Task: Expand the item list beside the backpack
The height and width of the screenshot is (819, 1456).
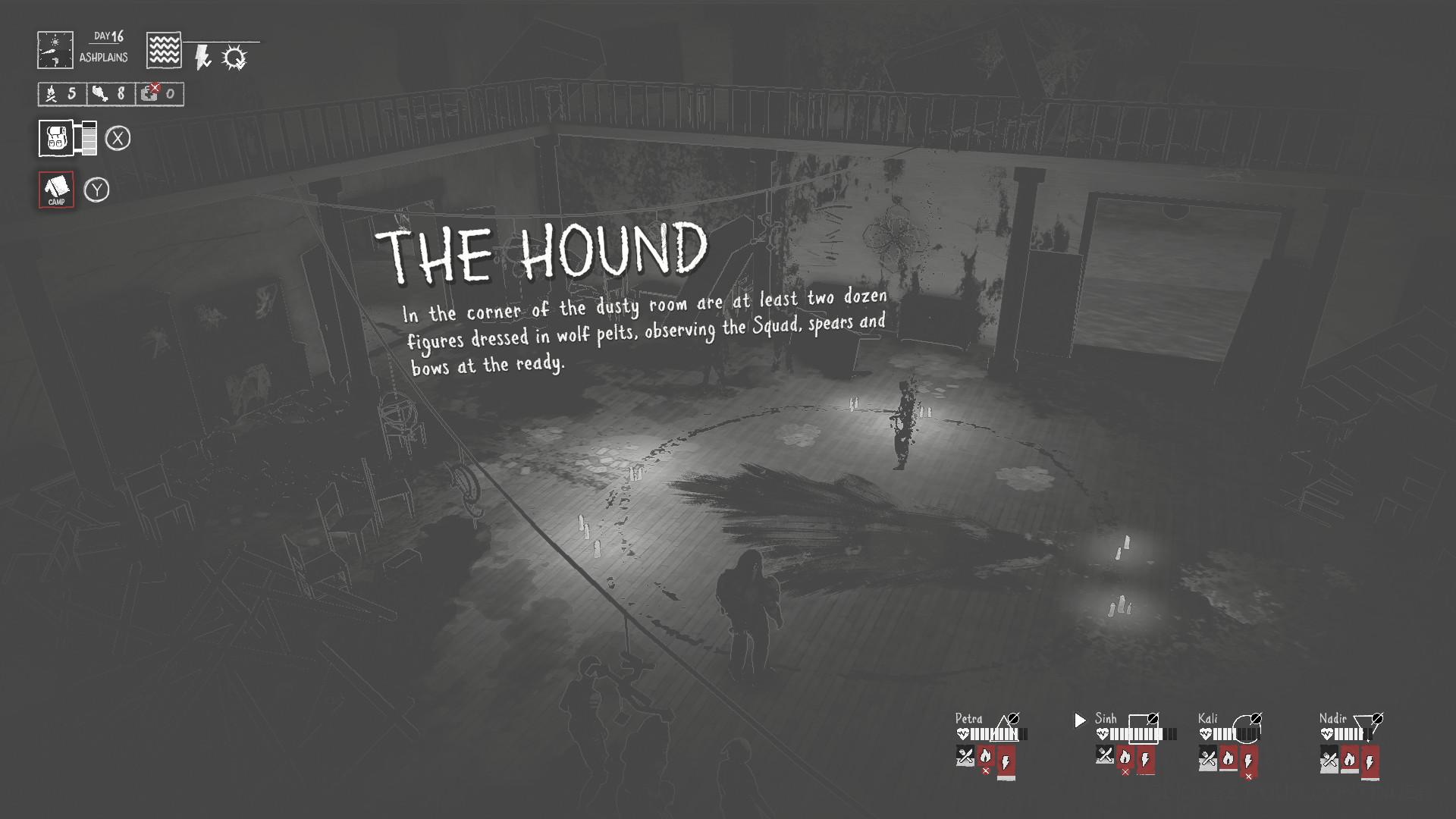Action: [88, 136]
